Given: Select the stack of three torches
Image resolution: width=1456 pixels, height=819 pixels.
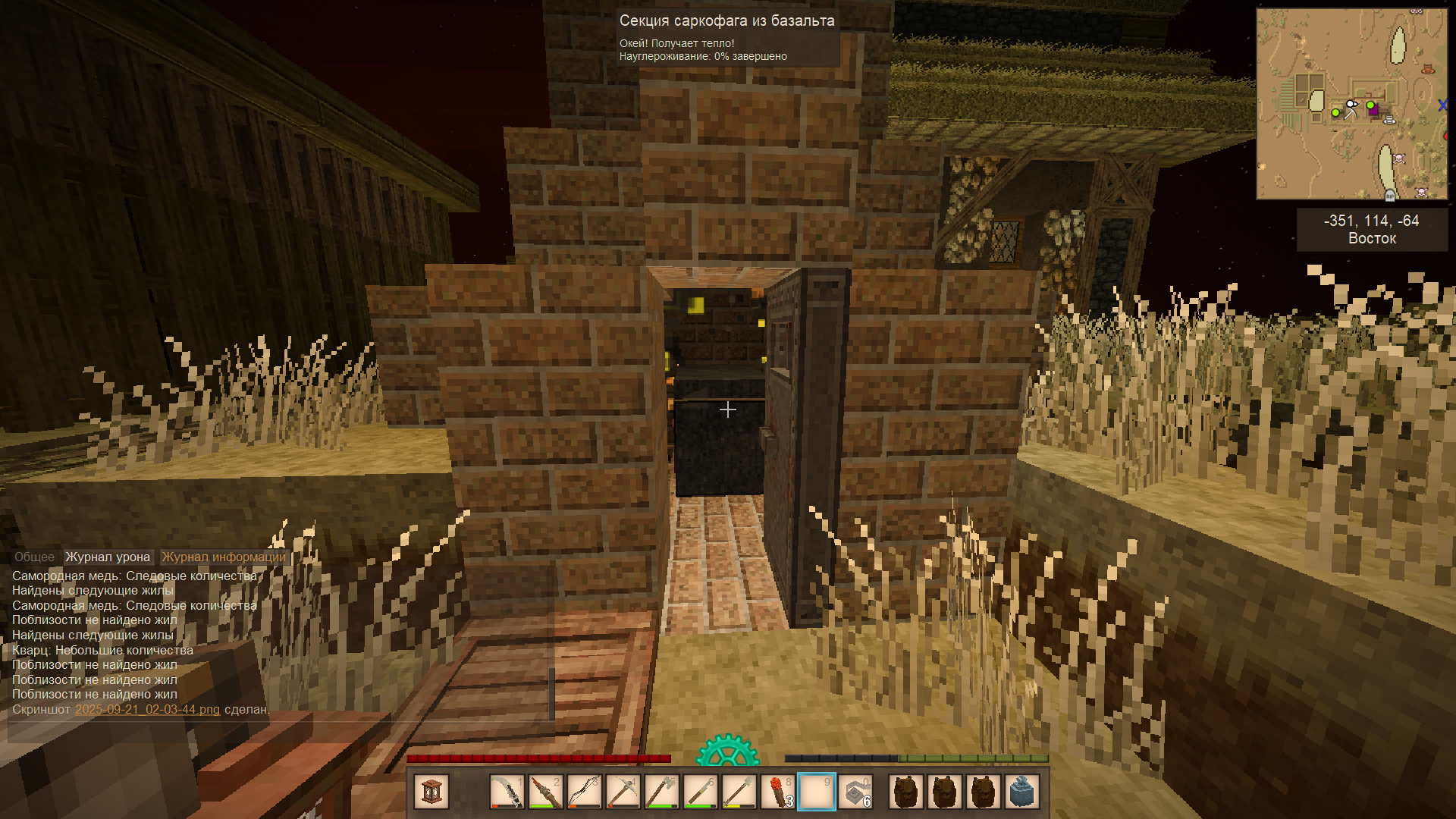Looking at the screenshot, I should (778, 792).
